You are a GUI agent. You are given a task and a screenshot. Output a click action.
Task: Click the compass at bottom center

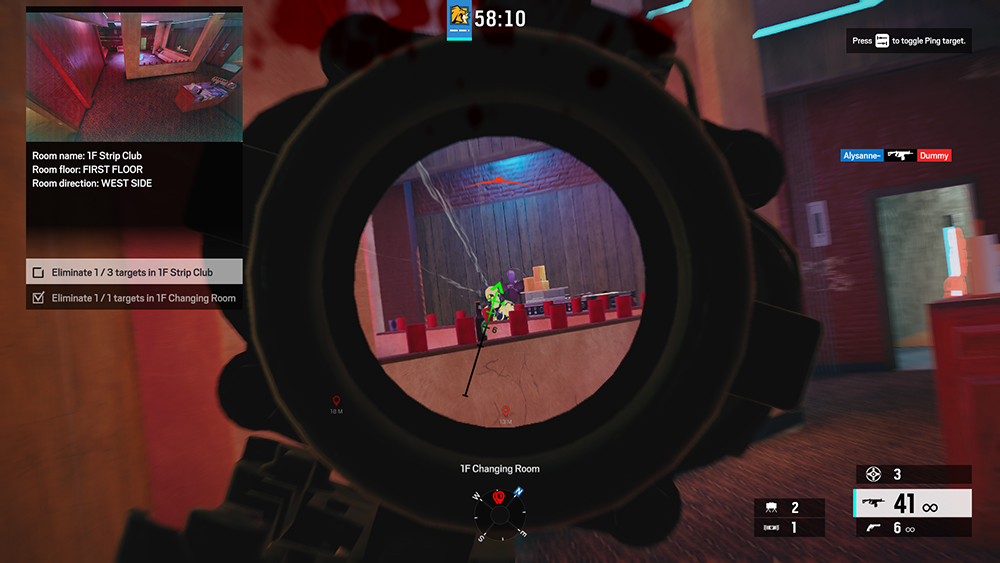click(x=498, y=514)
